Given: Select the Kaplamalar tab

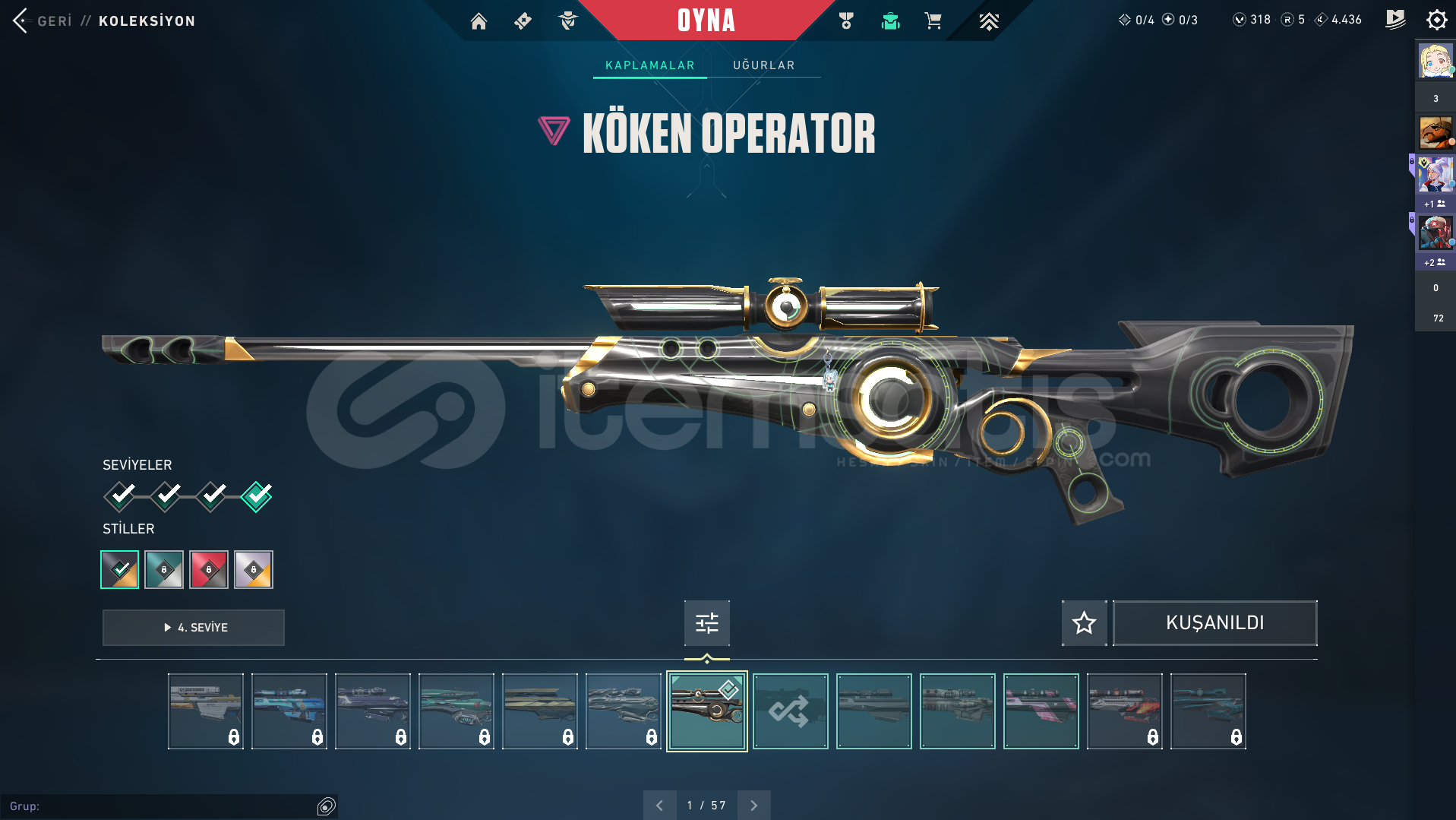Looking at the screenshot, I should click(x=649, y=65).
